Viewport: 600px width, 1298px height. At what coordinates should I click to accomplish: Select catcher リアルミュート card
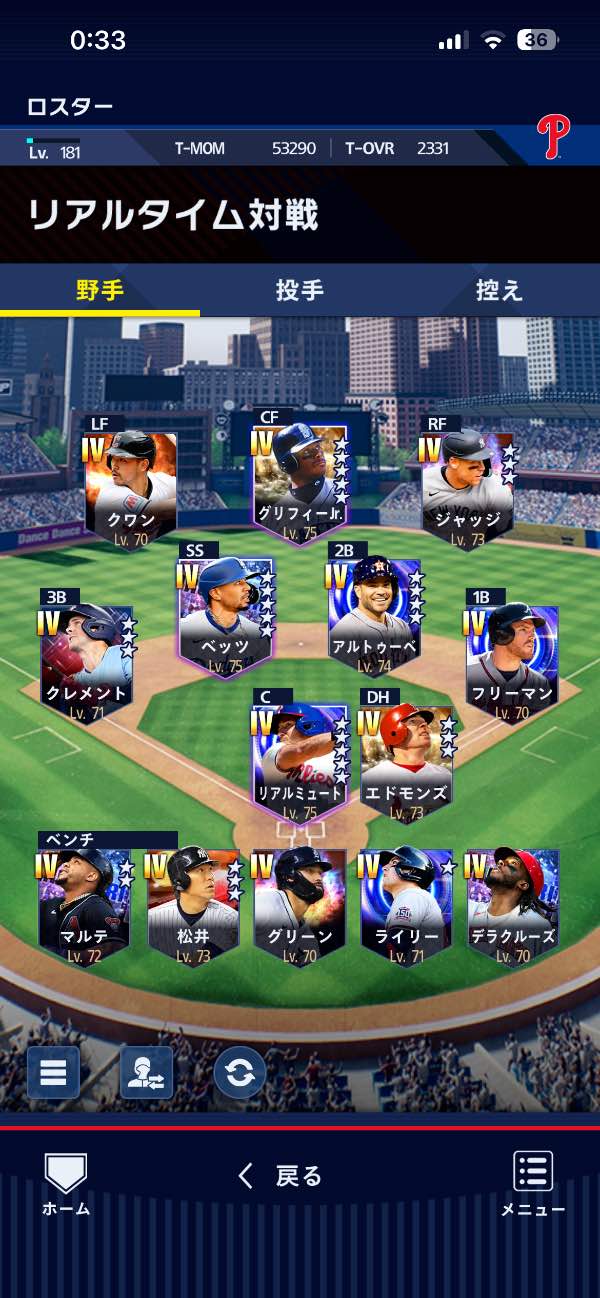click(x=300, y=762)
